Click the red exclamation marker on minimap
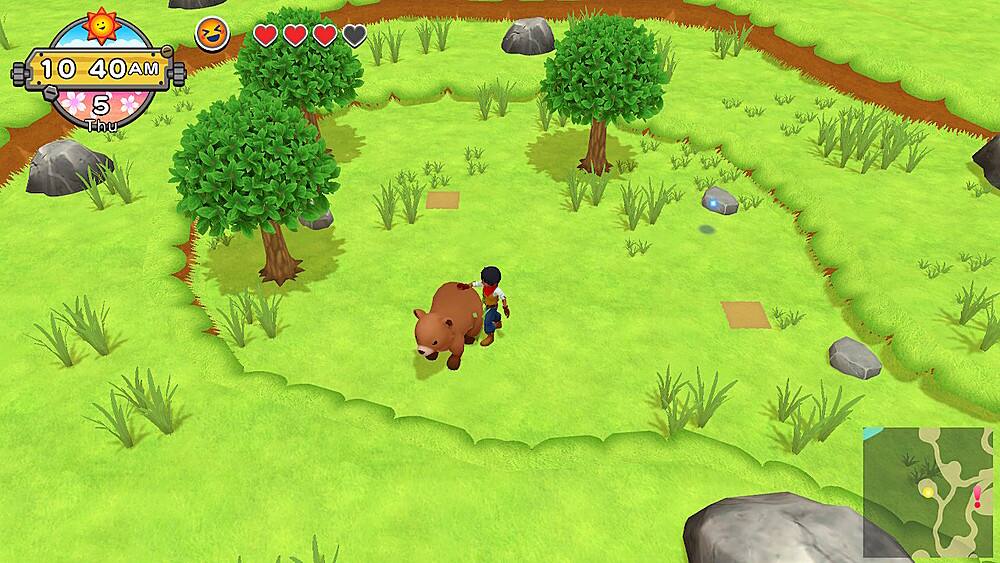 point(976,497)
